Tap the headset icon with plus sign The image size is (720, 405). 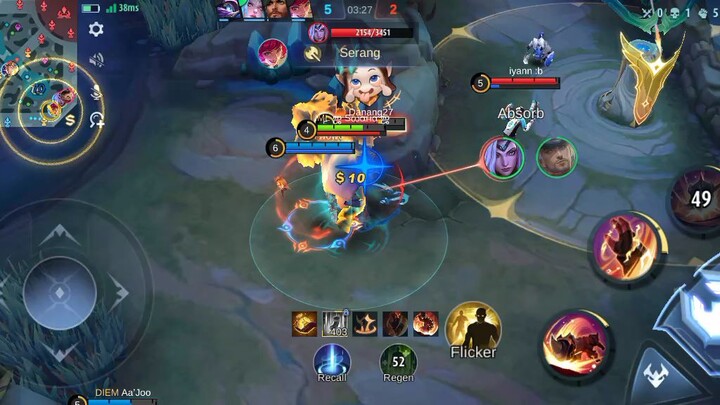pos(96,120)
